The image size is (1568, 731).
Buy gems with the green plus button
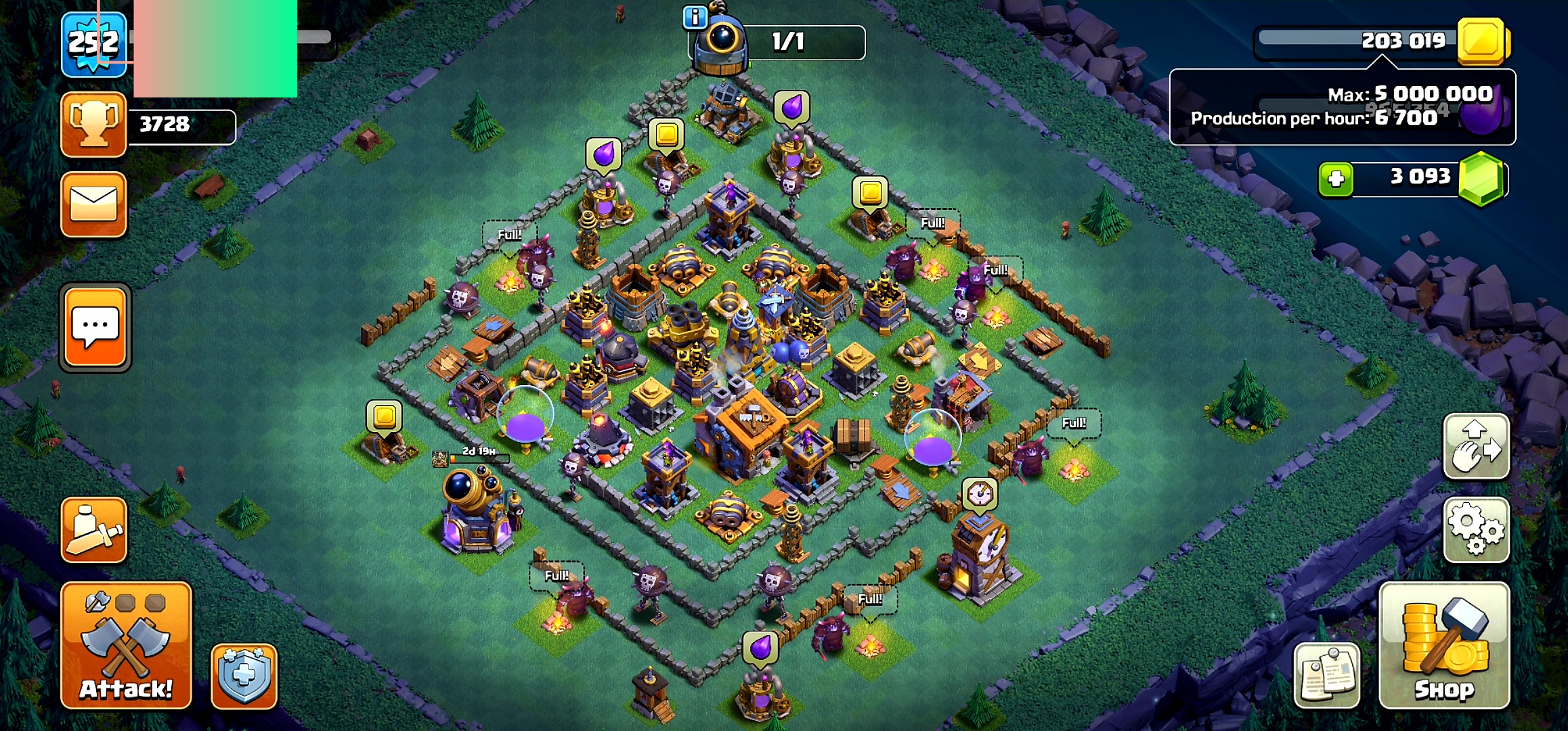pos(1336,179)
